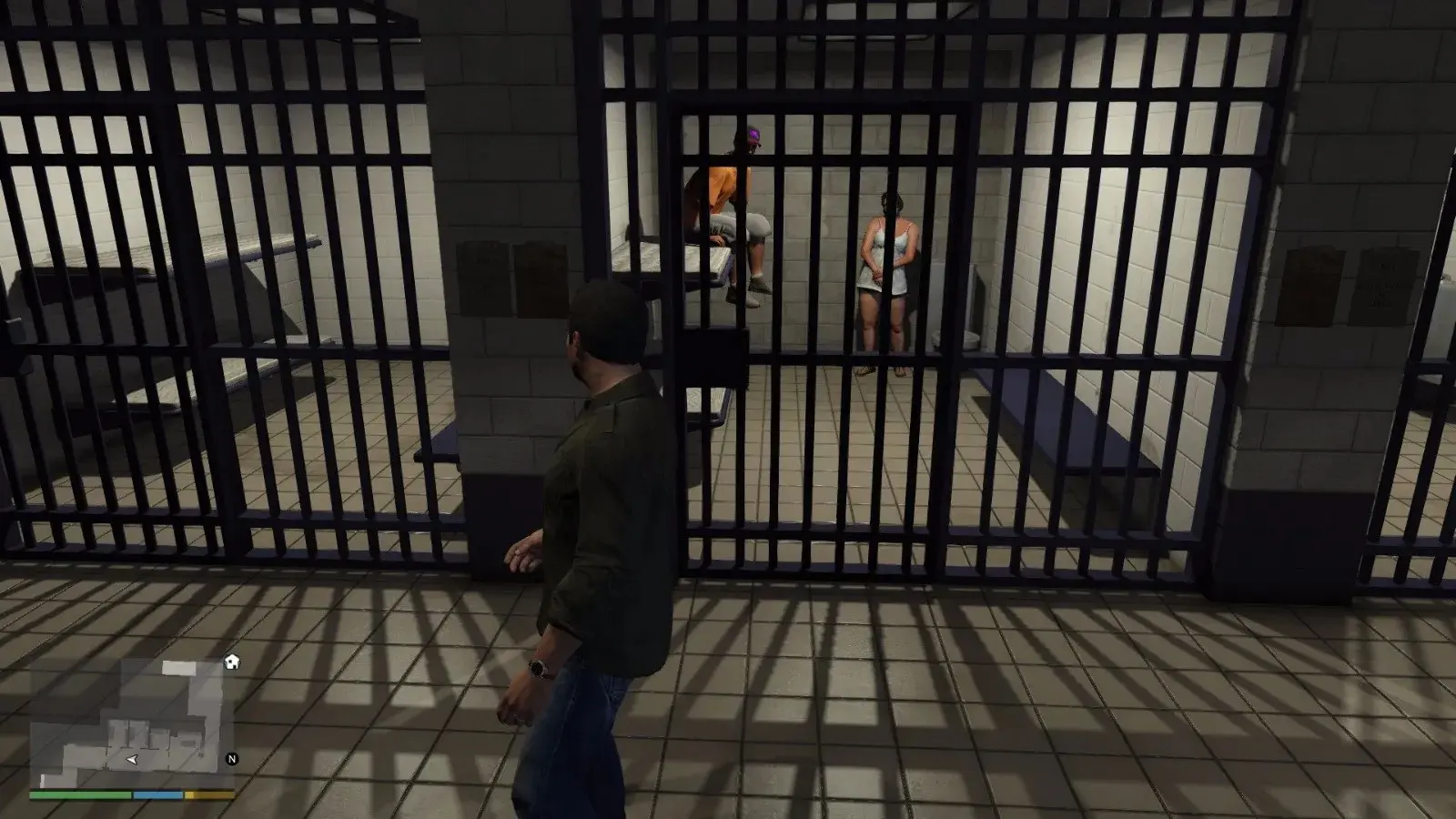Click the north compass indicator on the minimap

point(232,758)
